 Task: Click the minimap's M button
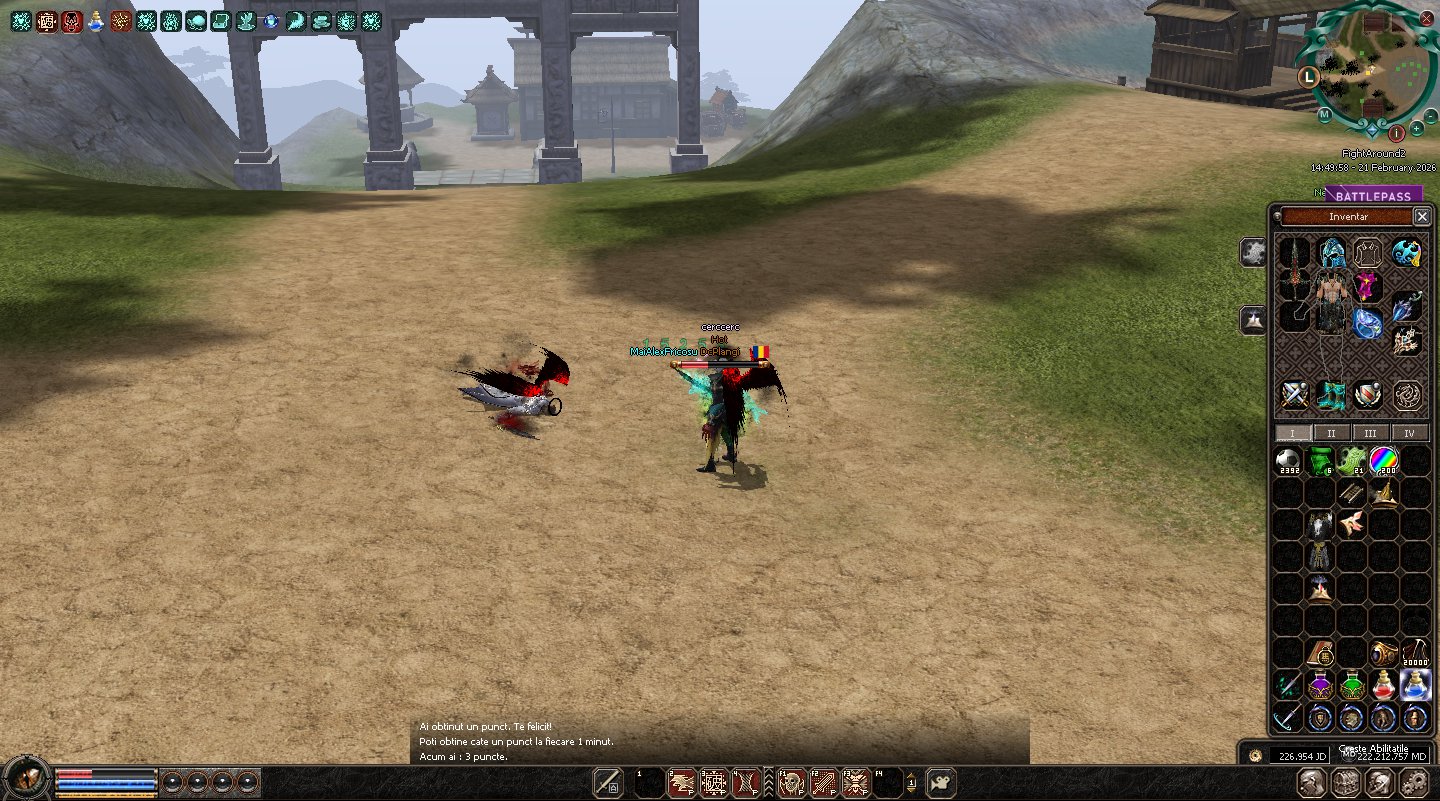[x=1324, y=115]
